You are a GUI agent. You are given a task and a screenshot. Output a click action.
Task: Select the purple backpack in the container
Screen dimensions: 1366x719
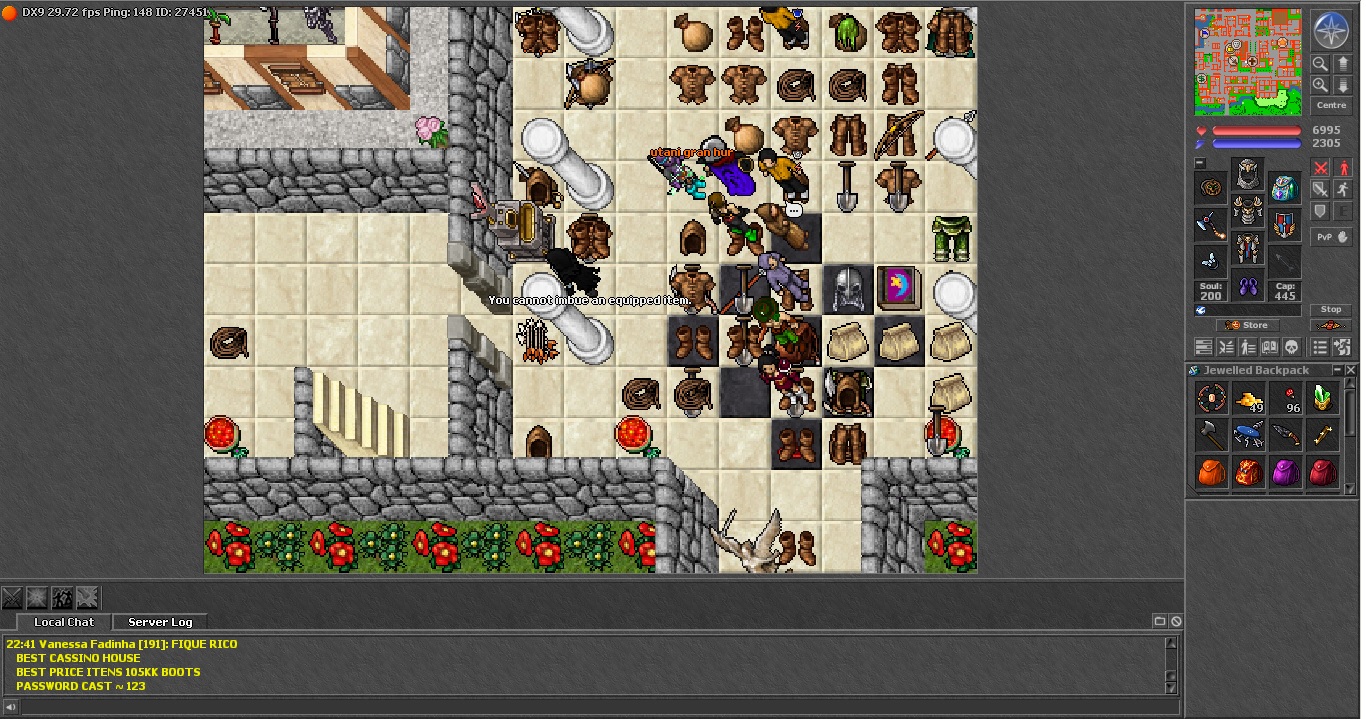(x=1286, y=472)
